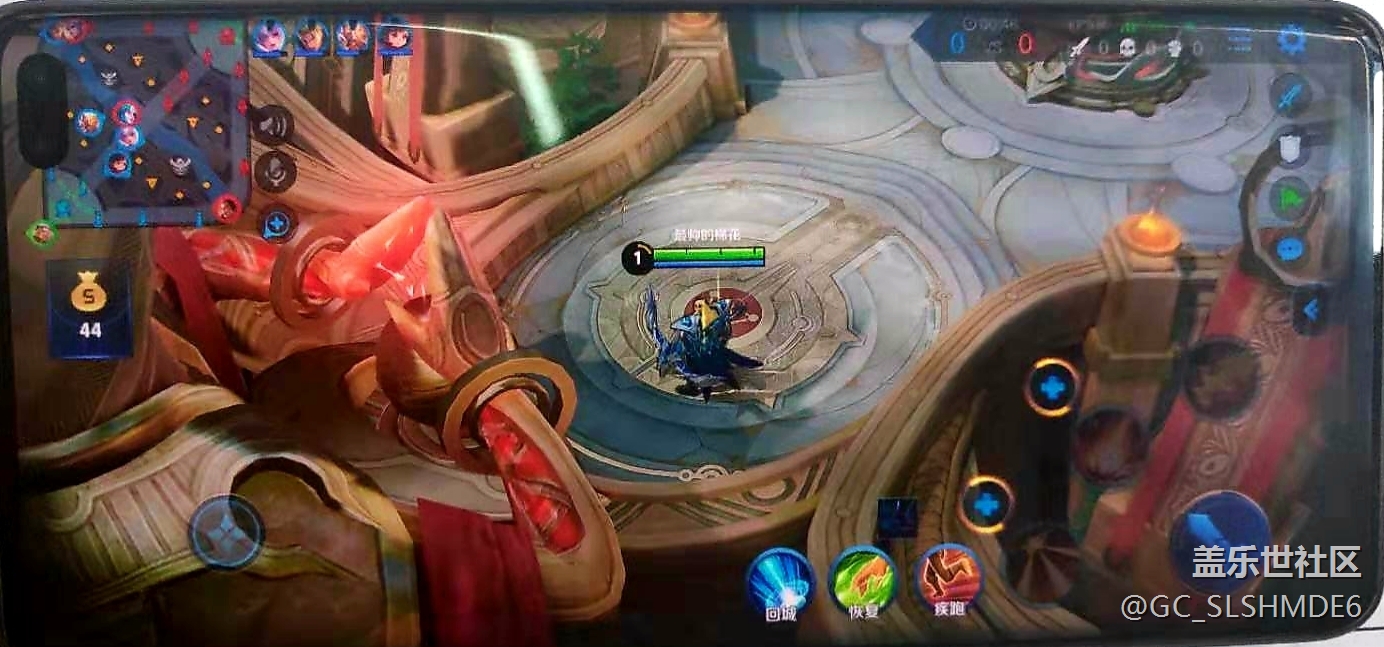Image resolution: width=1384 pixels, height=647 pixels.
Task: Toggle the microphone button
Action: (x=273, y=171)
